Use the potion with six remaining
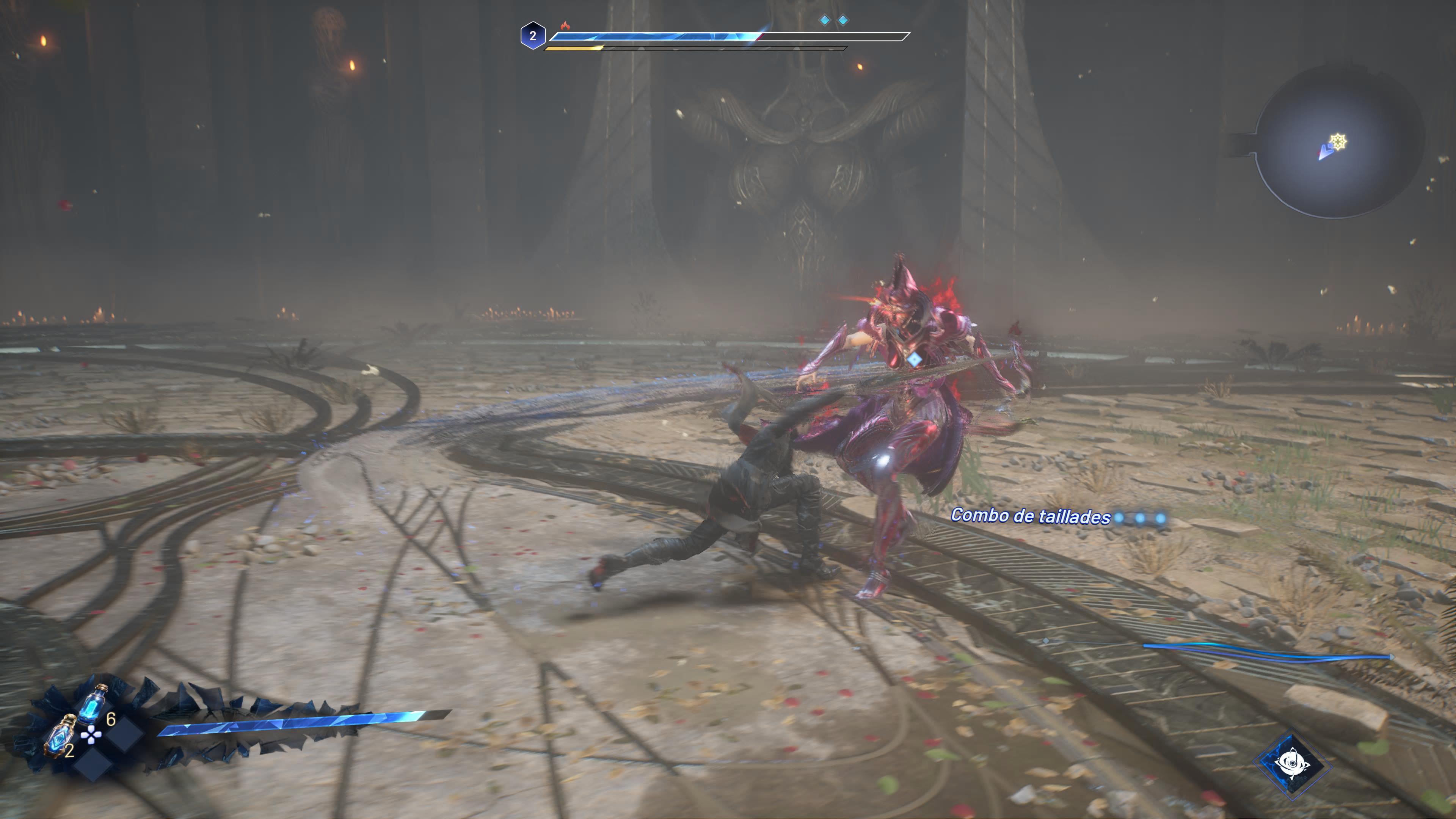The image size is (1456, 819). pyautogui.click(x=92, y=704)
